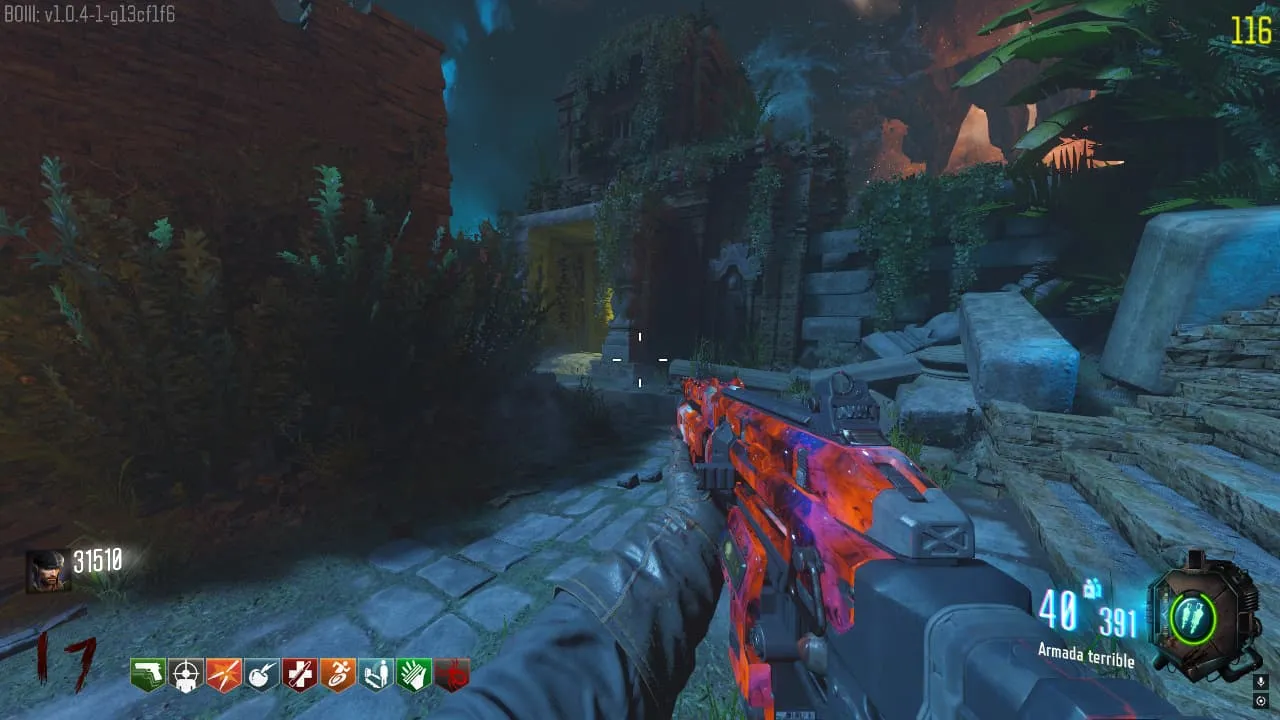Viewport: 1280px width, 720px height.
Task: Select the Juggernog red cross perk
Action: tap(300, 676)
